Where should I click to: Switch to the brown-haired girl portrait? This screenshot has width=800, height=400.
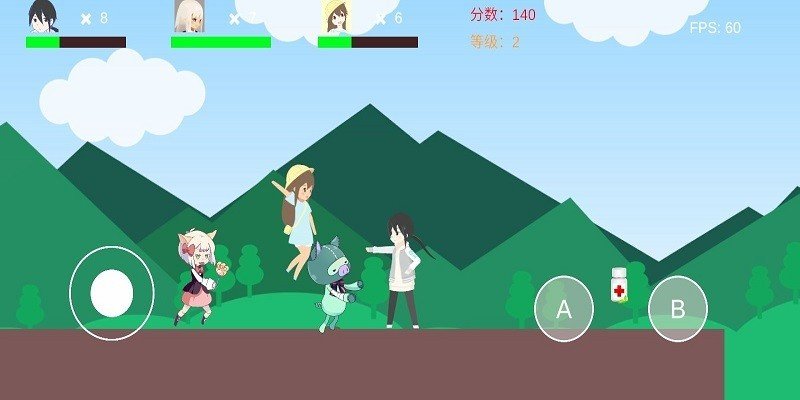(x=334, y=17)
